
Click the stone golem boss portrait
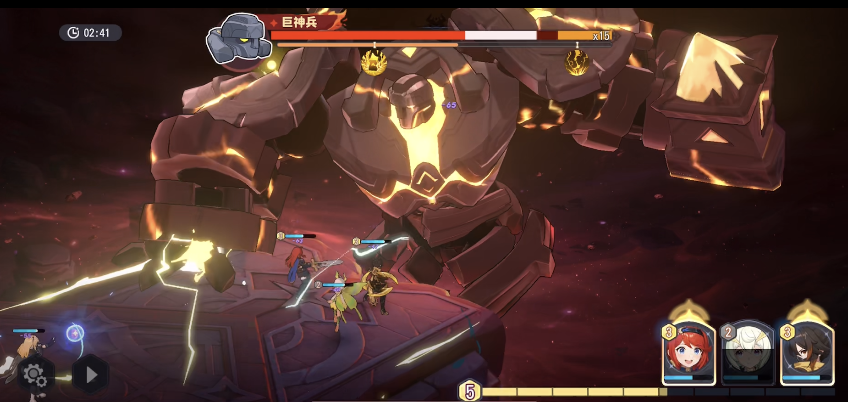[x=239, y=38]
